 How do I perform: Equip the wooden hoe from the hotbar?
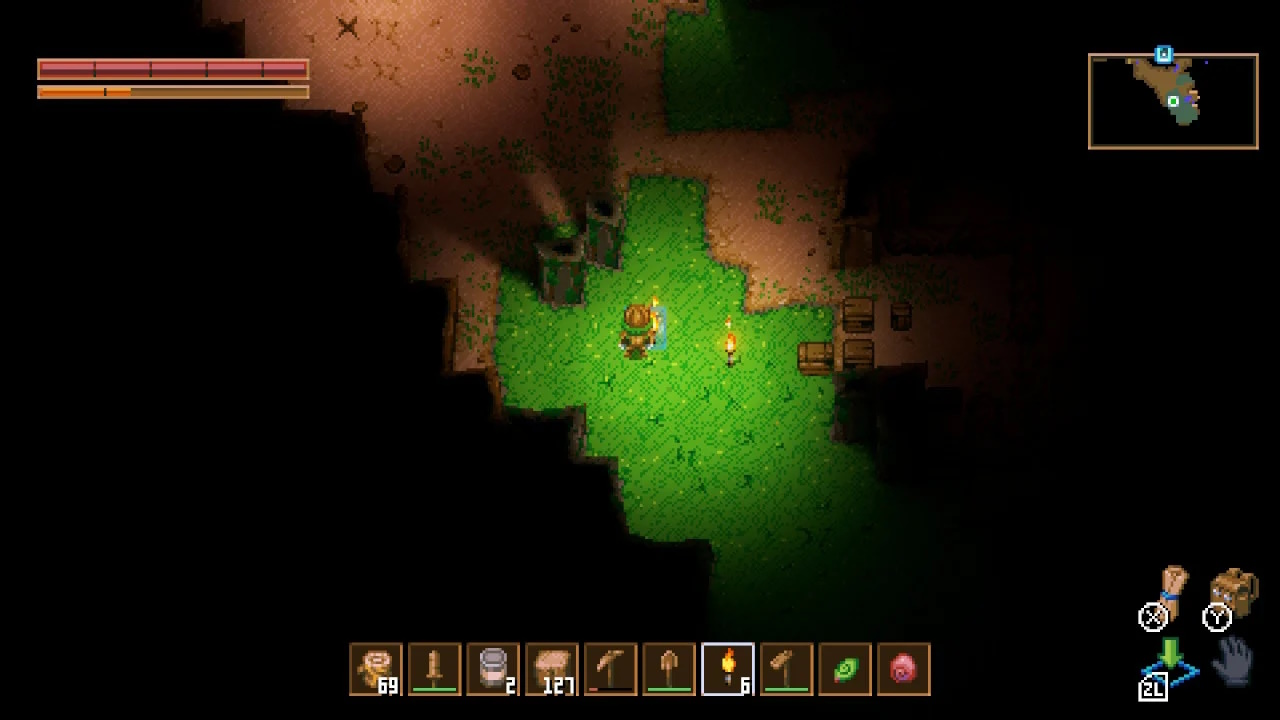786,669
